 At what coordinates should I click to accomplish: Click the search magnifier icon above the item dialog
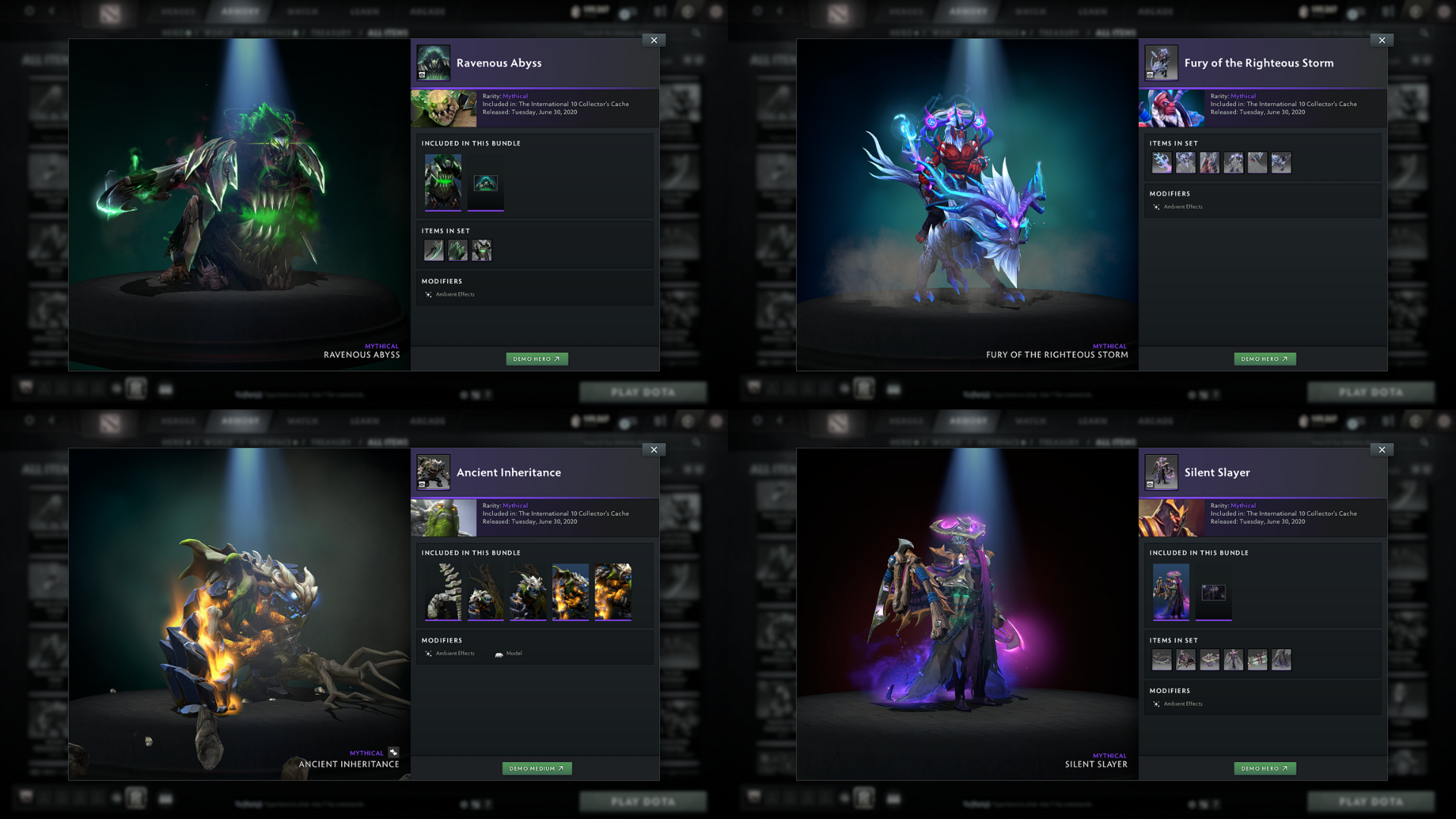tap(697, 33)
